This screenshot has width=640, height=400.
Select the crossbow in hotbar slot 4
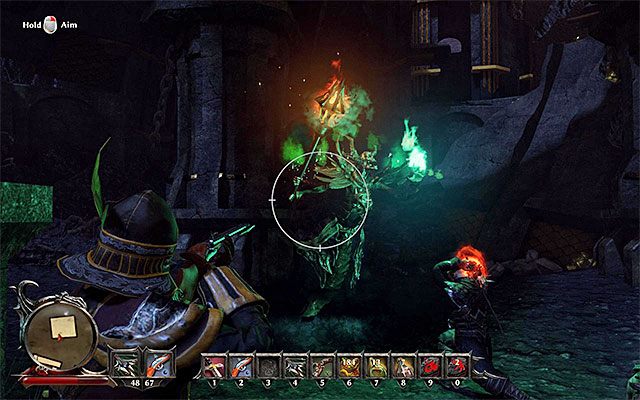294,366
